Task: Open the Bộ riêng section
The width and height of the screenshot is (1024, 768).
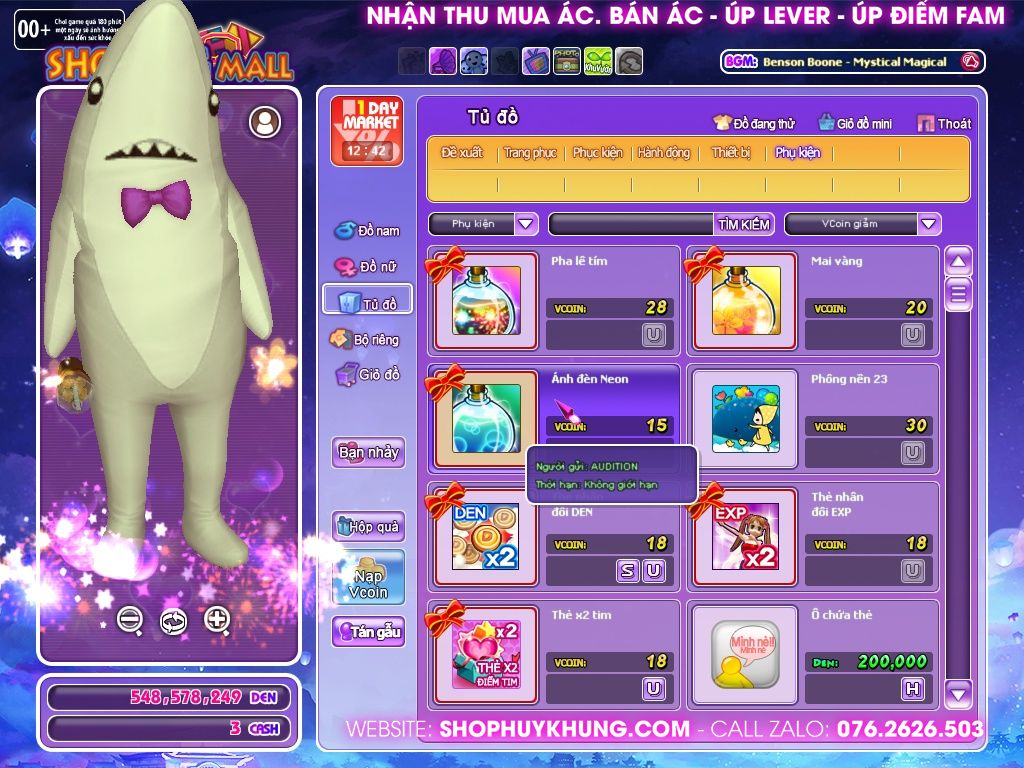Action: pyautogui.click(x=367, y=340)
